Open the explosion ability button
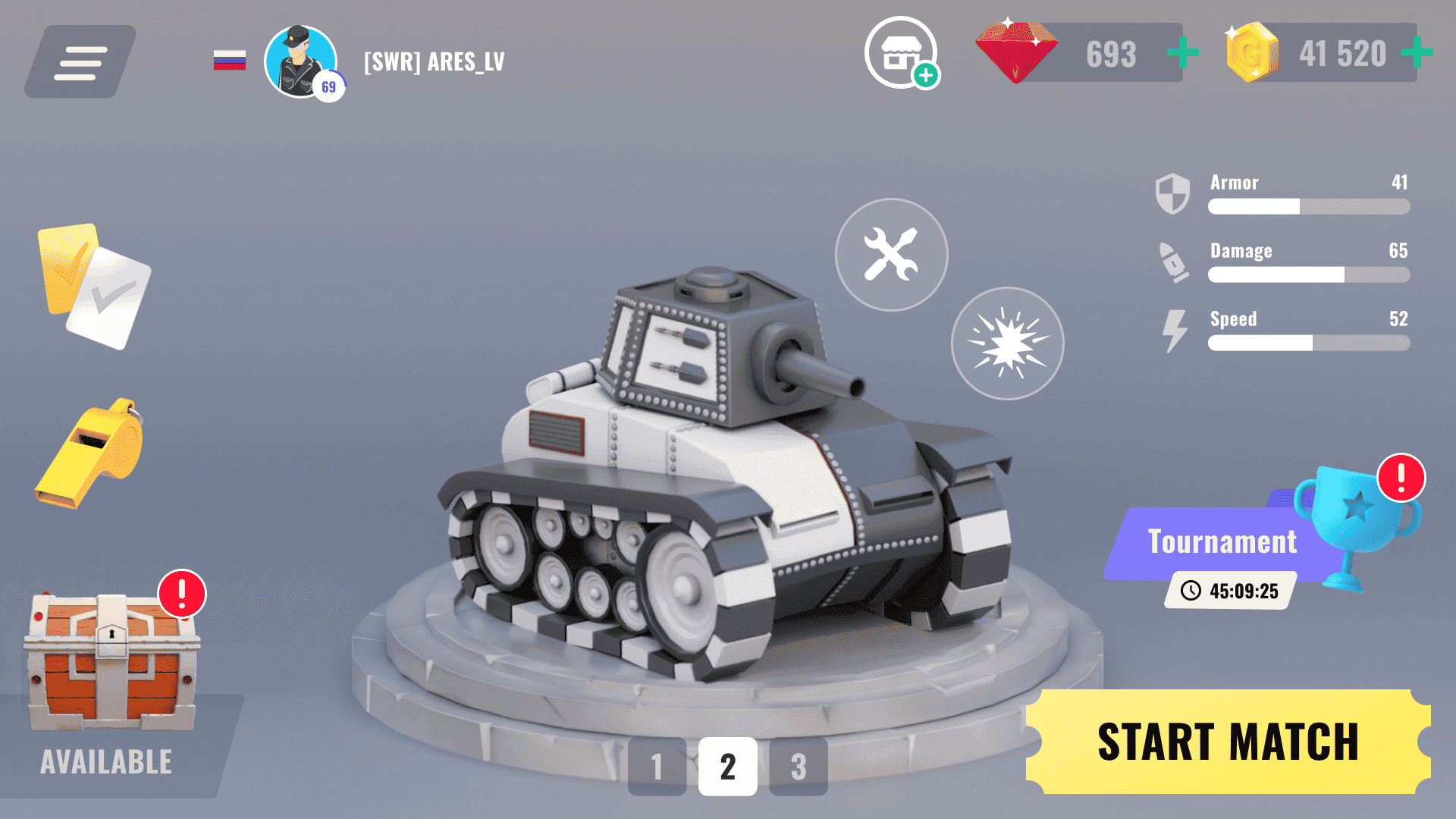Screen dimensions: 1456x819 [x=1007, y=344]
